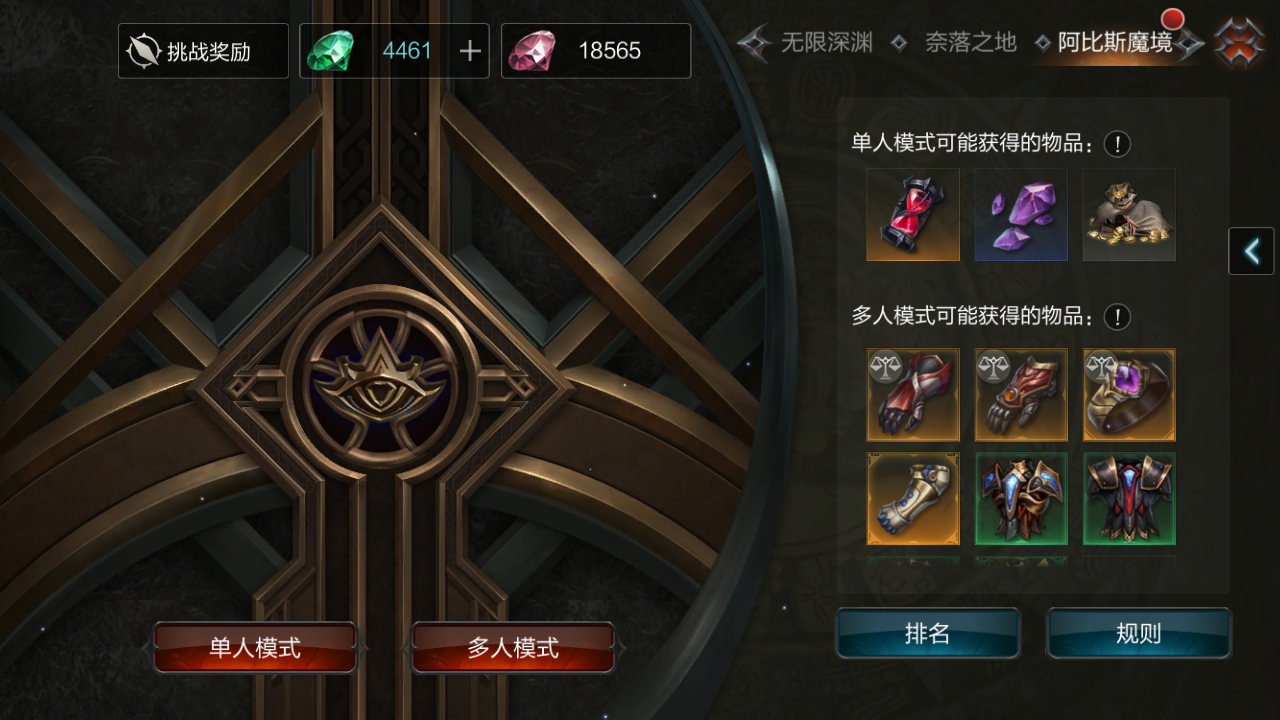Close the screen with the crossed-swords X

tap(1238, 44)
